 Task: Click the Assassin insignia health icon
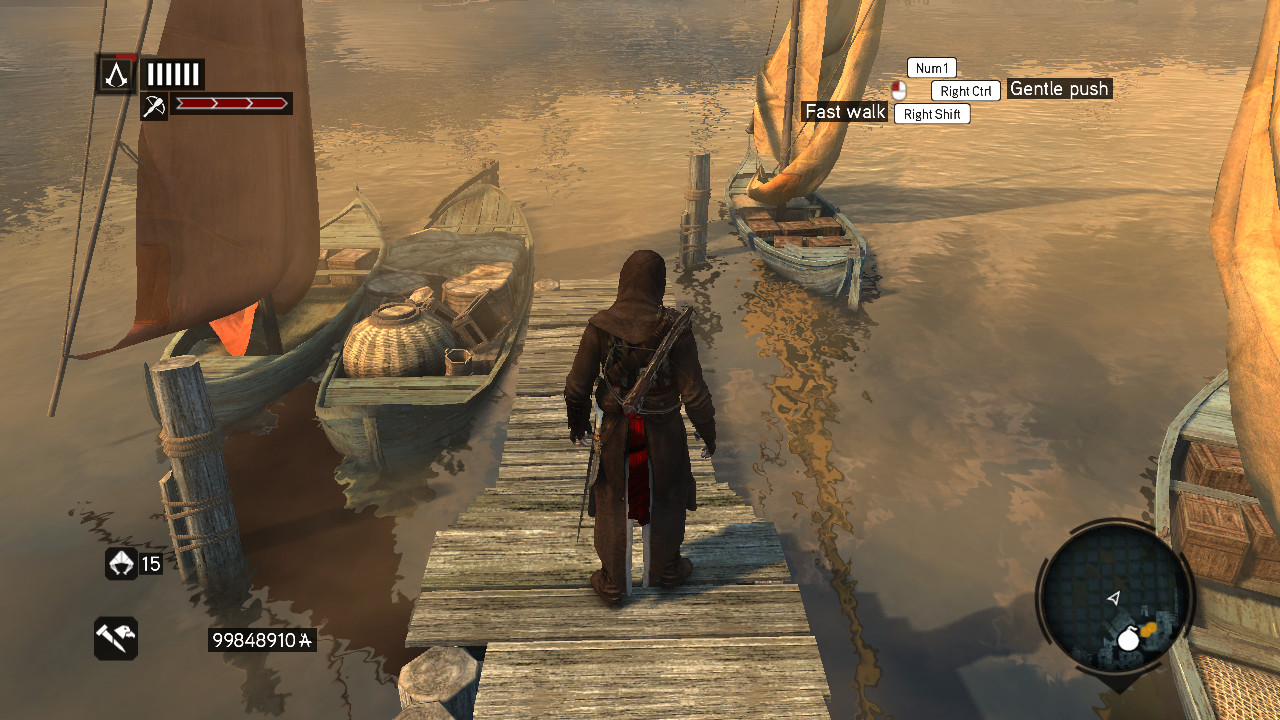coord(115,73)
